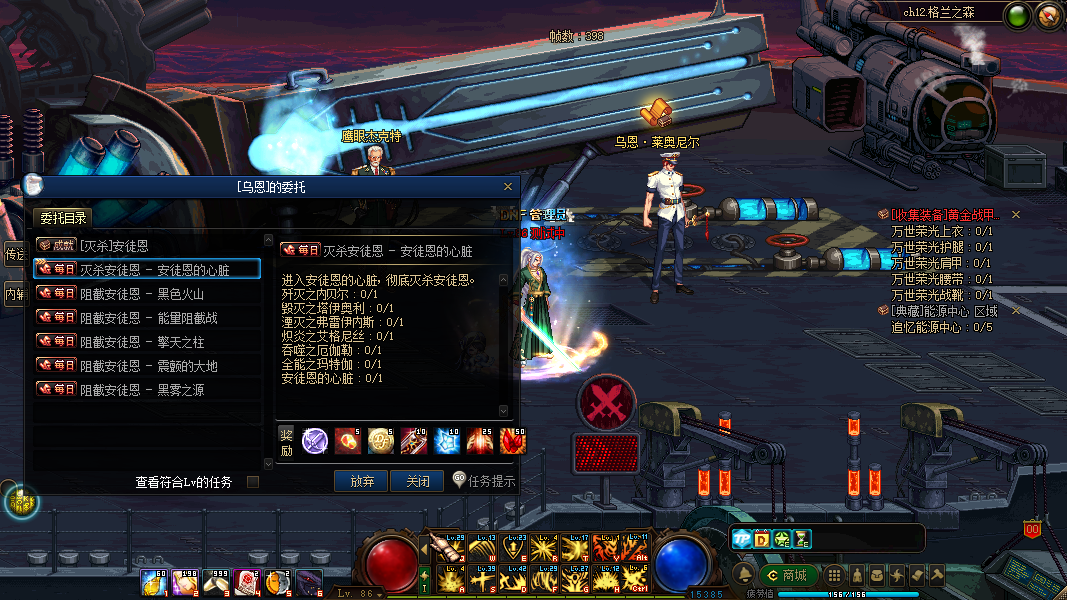The image size is (1067, 600).
Task: Open quest 阻截安徒恩 - 震颤的大地
Action: [146, 366]
